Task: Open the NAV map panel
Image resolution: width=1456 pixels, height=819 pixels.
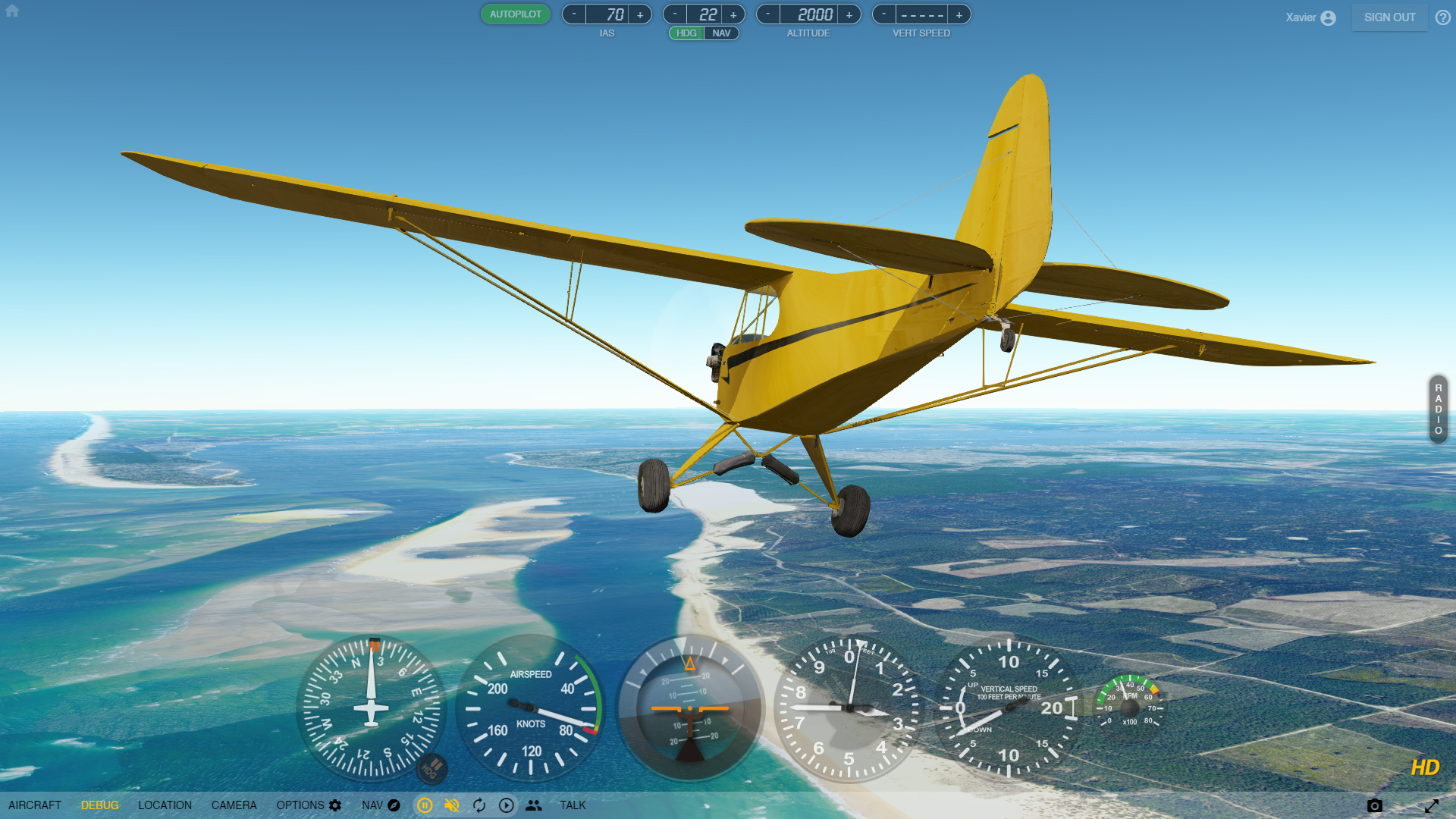Action: coord(381,805)
